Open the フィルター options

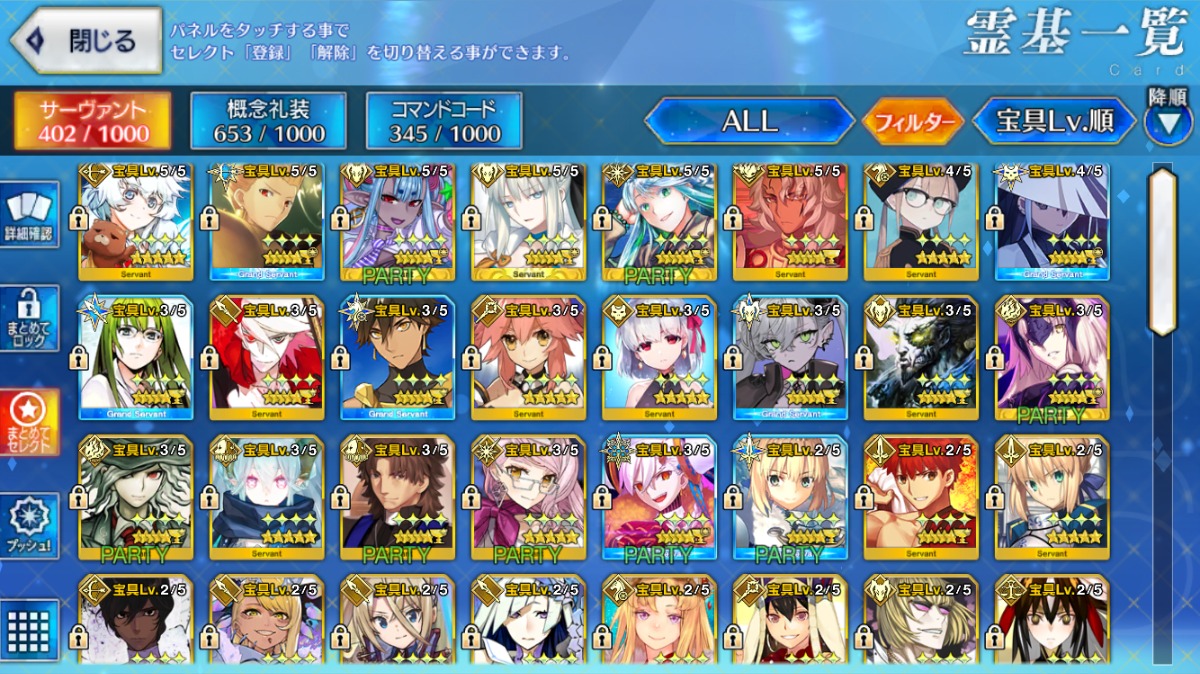pyautogui.click(x=912, y=123)
